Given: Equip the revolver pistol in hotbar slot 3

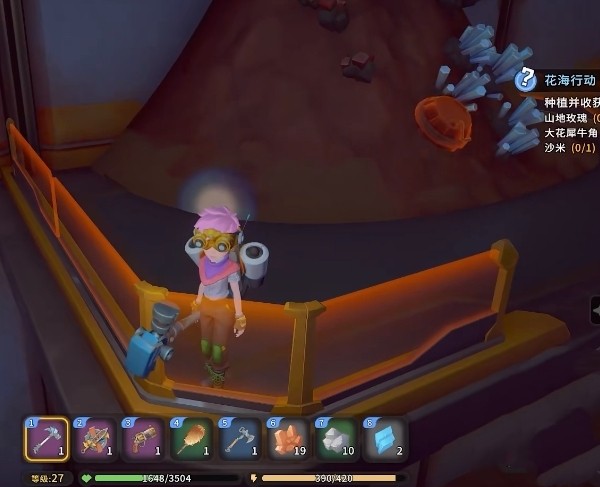Looking at the screenshot, I should pyautogui.click(x=143, y=439).
